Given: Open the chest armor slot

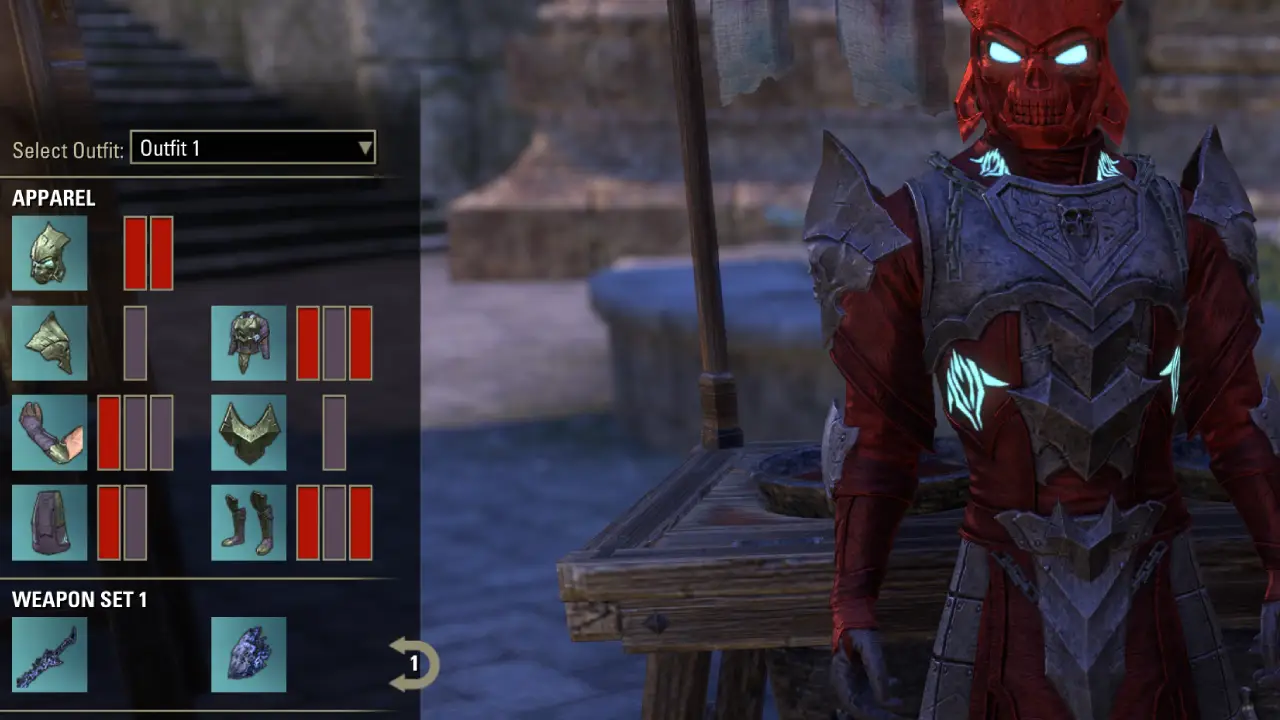Looking at the screenshot, I should pyautogui.click(x=248, y=343).
